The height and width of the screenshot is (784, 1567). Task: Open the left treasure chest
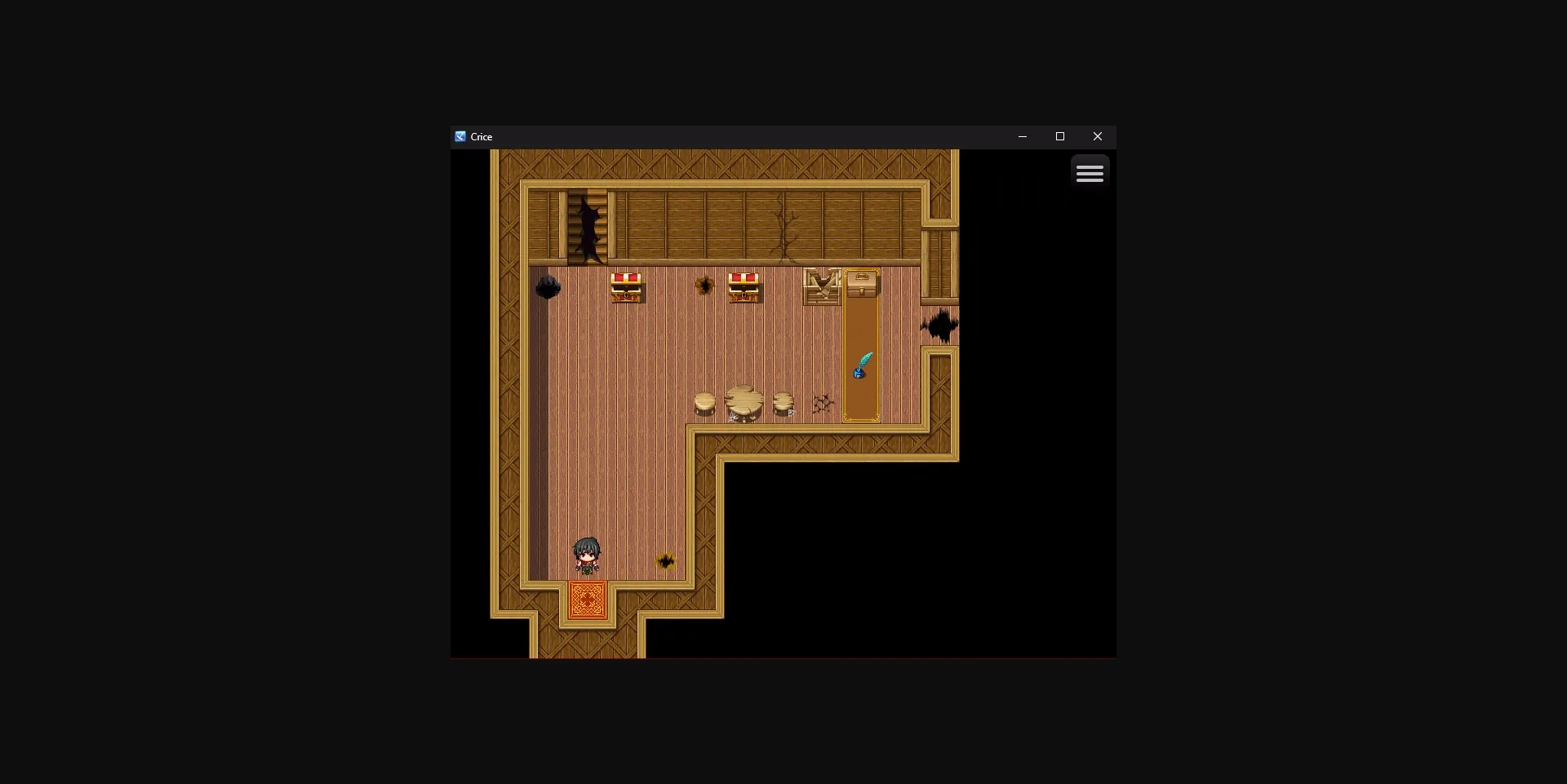coord(626,287)
